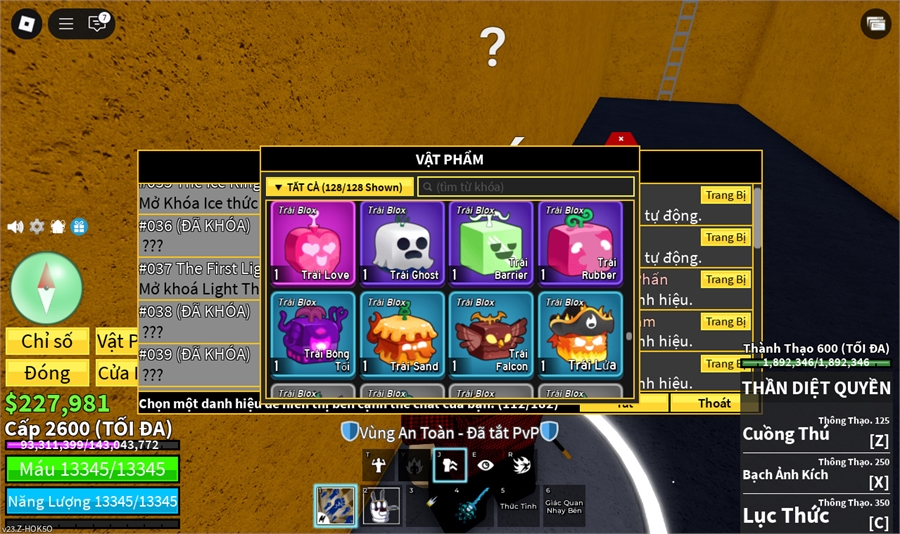Click the green compass
This screenshot has width=900, height=534.
point(46,288)
